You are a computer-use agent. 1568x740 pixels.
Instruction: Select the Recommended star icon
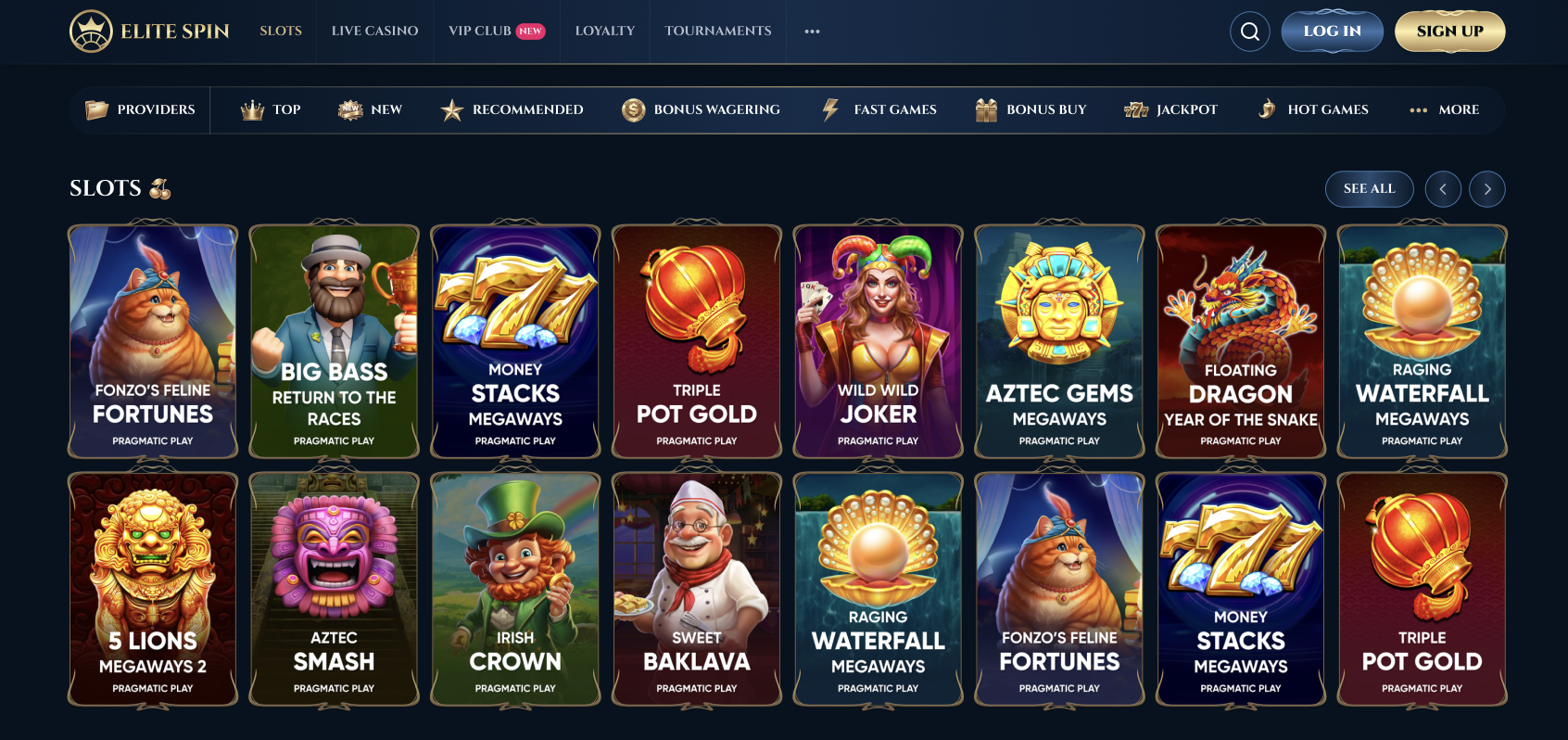[451, 109]
